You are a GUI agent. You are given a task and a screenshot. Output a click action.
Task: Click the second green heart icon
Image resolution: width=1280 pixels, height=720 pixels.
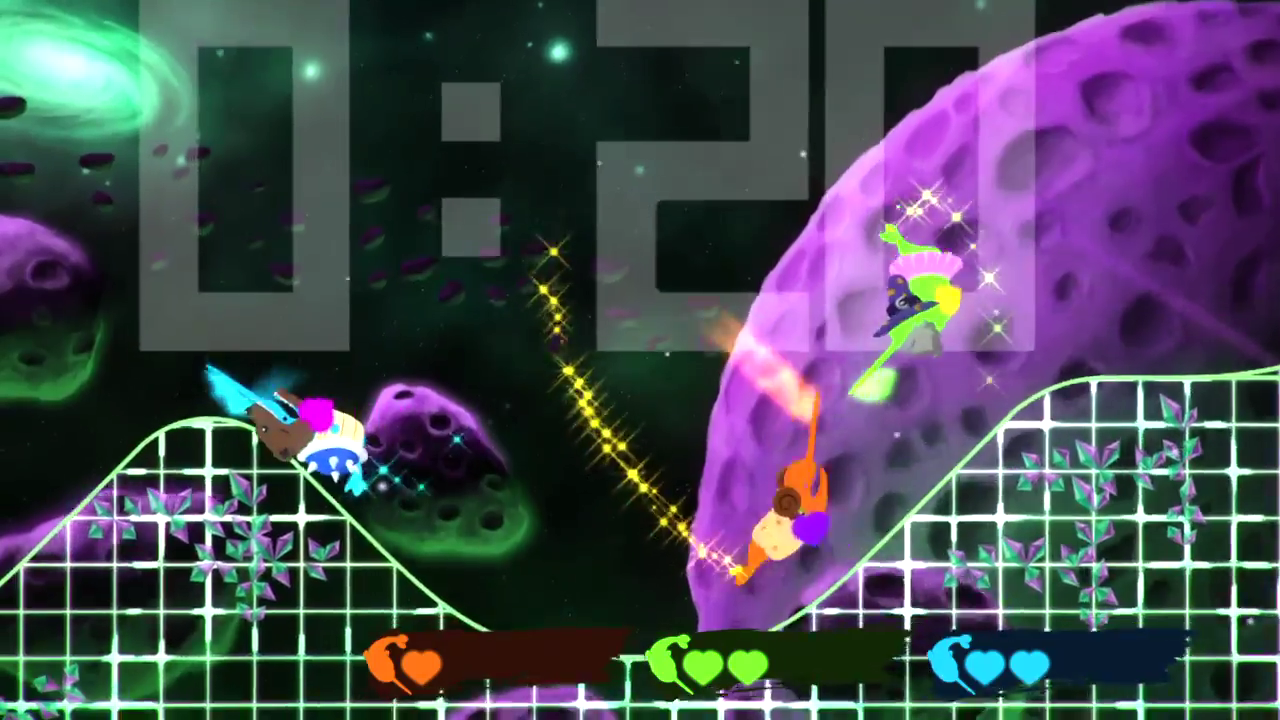coord(748,665)
